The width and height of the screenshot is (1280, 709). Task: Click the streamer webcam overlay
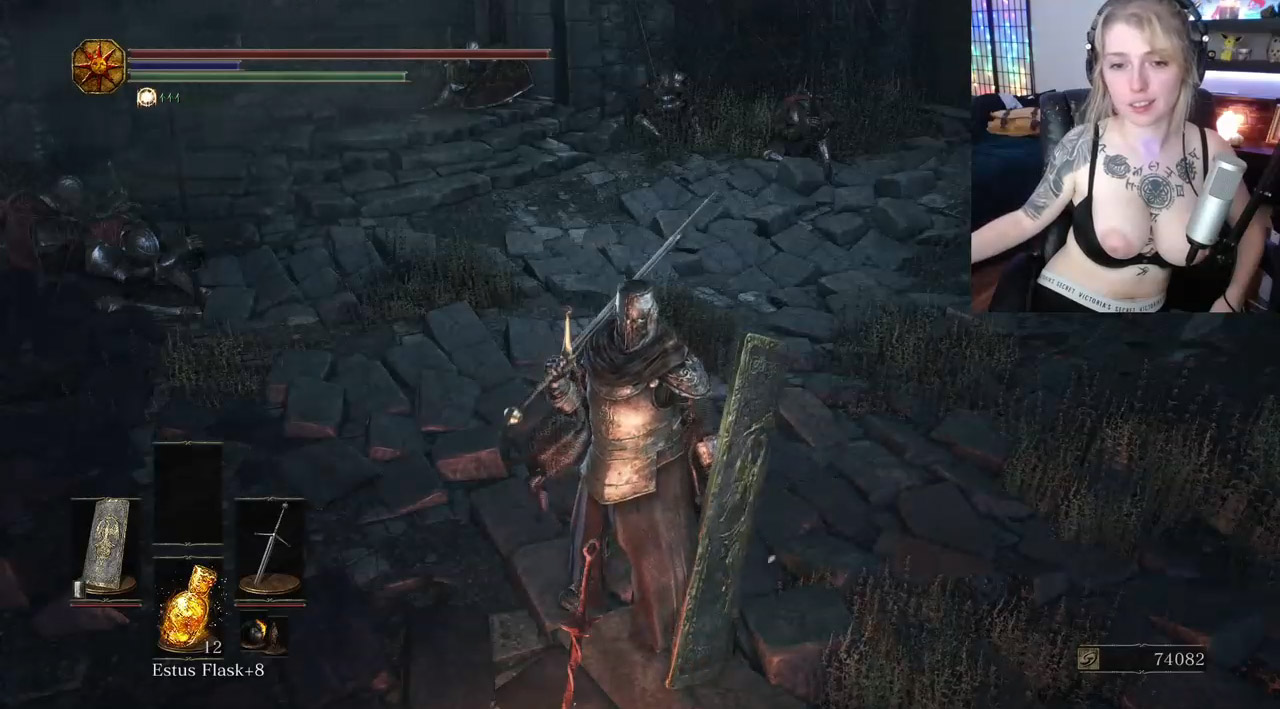[x=1125, y=156]
